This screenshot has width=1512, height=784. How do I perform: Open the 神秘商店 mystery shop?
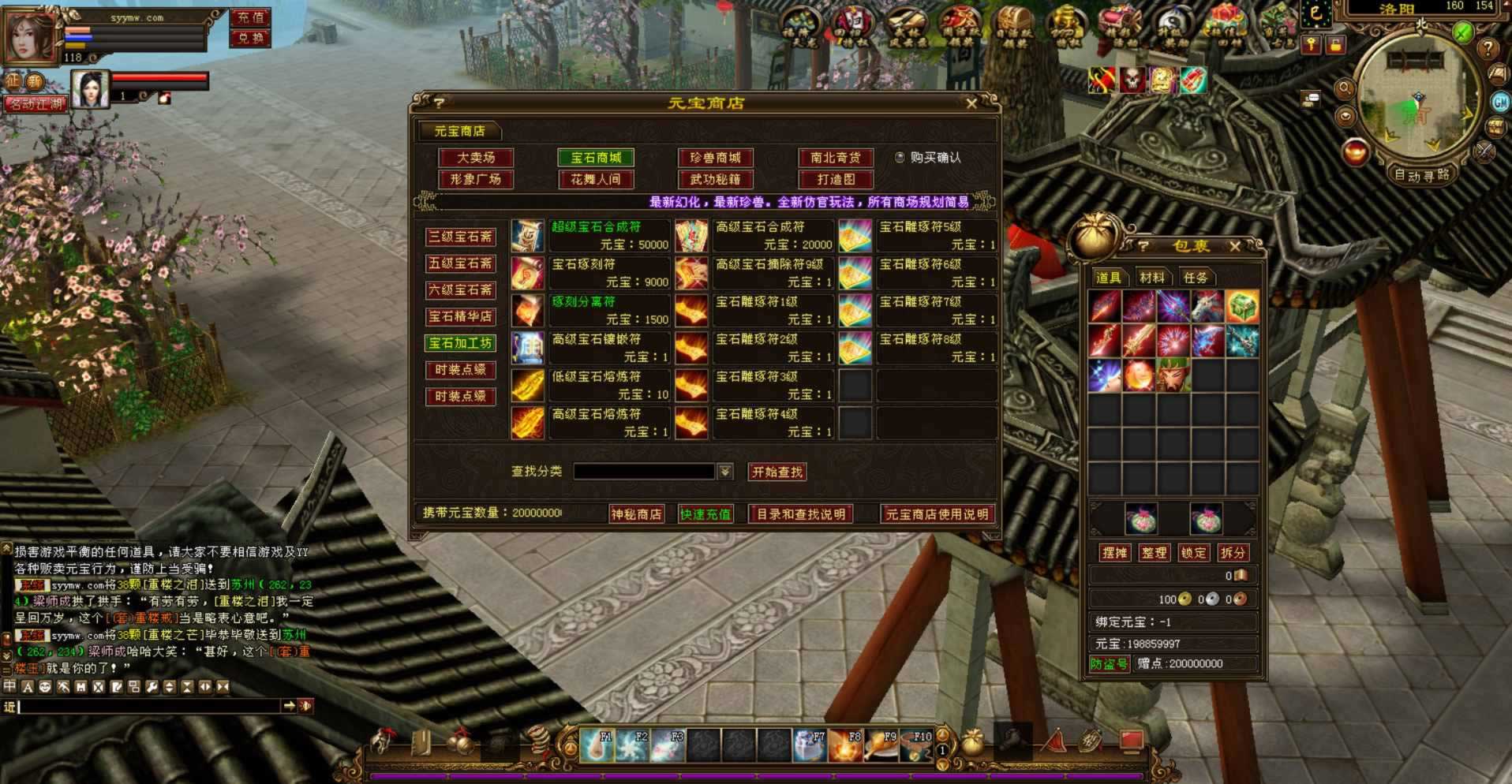click(636, 514)
